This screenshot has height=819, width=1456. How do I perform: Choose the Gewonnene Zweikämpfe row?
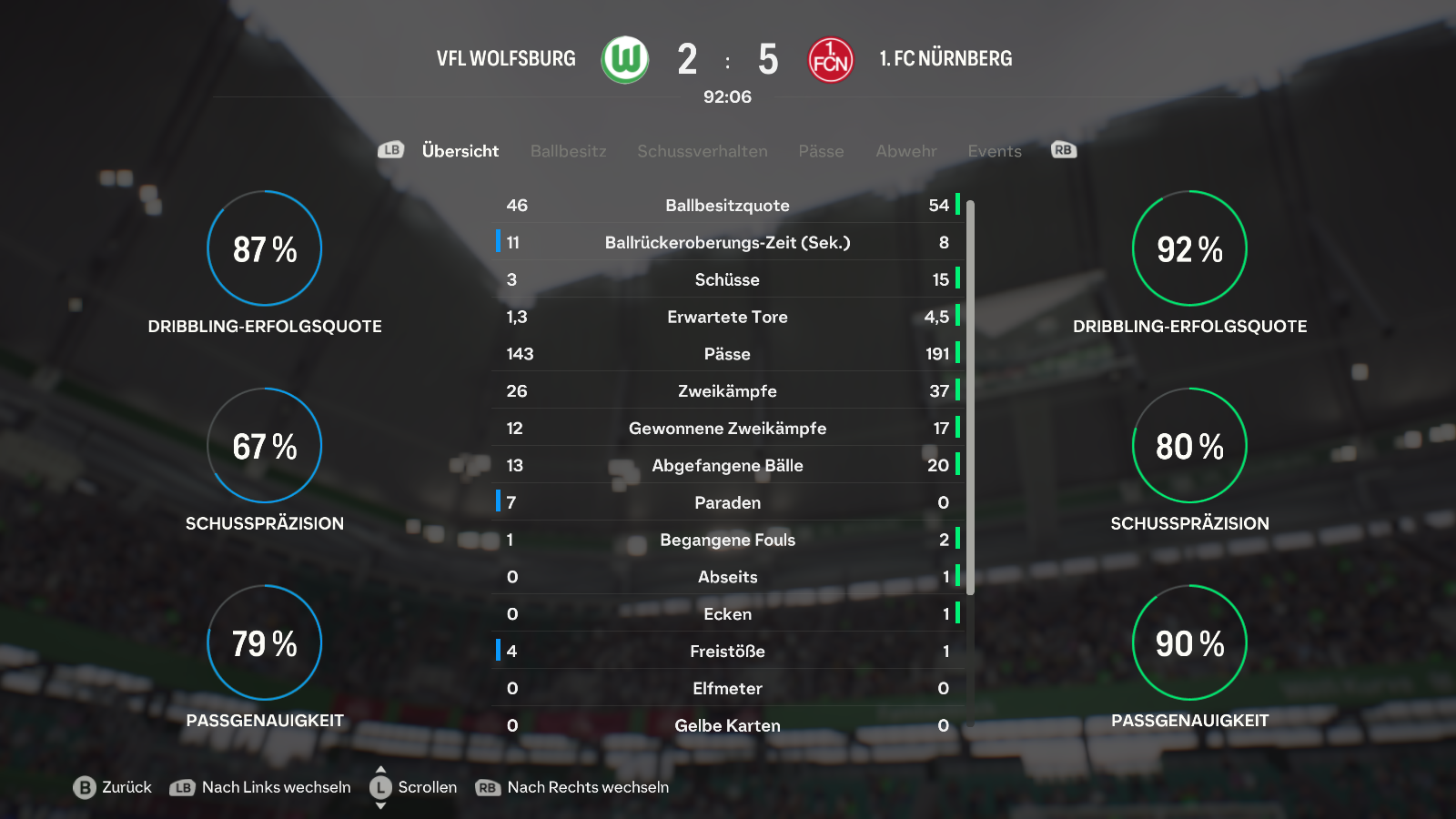tap(727, 429)
